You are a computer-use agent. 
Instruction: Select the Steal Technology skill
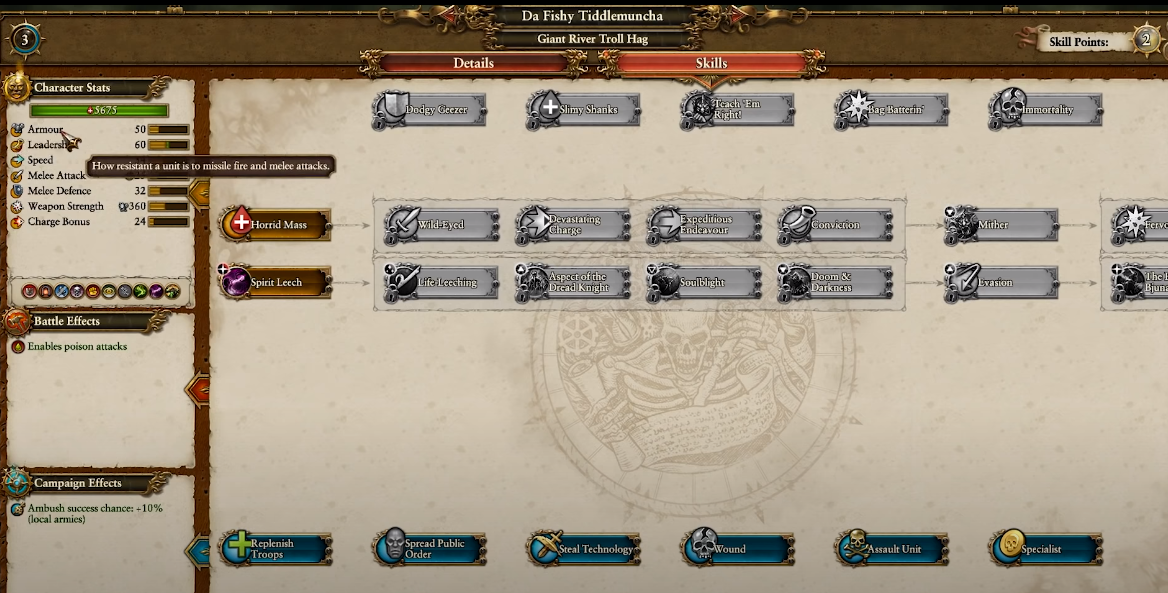[x=585, y=549]
